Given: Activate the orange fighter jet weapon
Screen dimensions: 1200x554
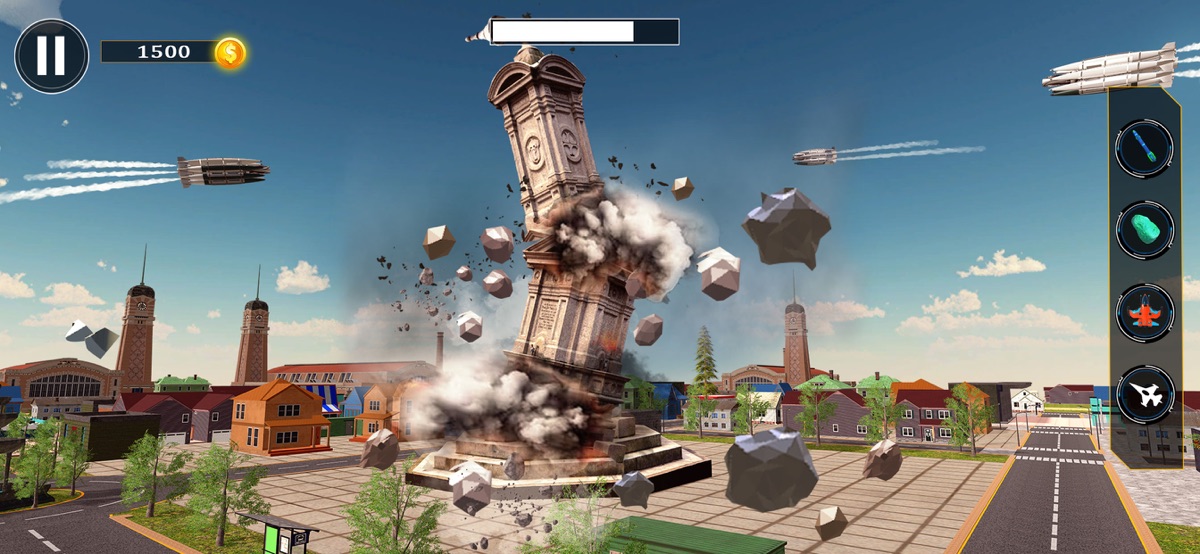Looking at the screenshot, I should point(1145,313).
